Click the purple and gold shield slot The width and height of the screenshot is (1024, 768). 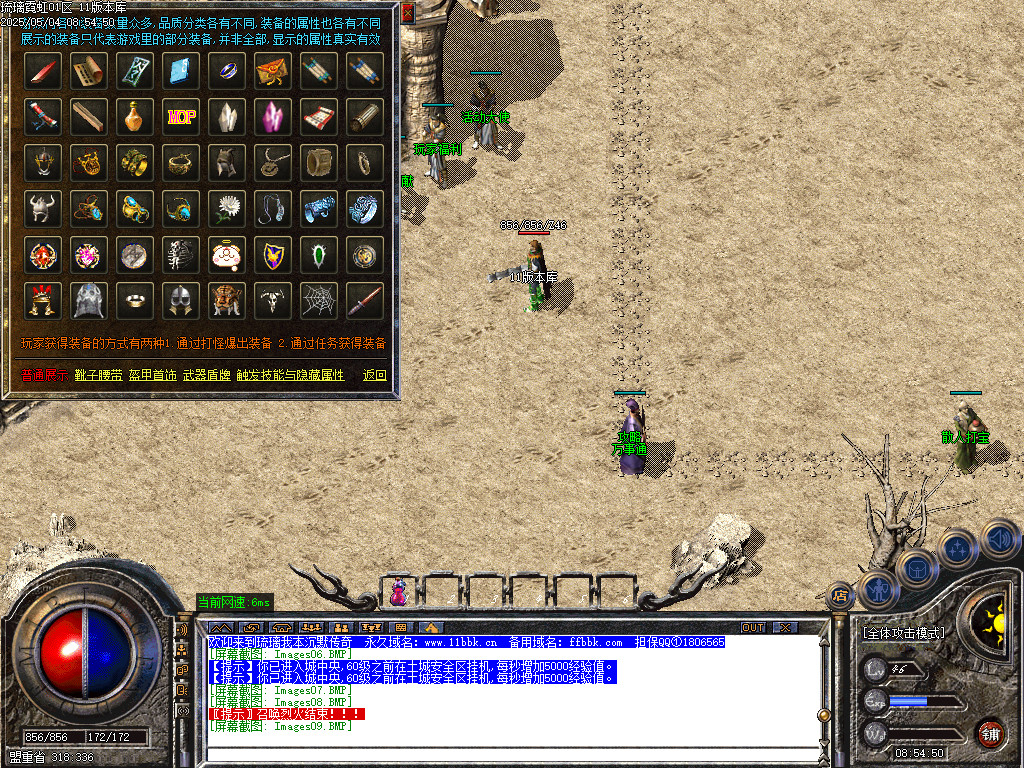(x=273, y=254)
